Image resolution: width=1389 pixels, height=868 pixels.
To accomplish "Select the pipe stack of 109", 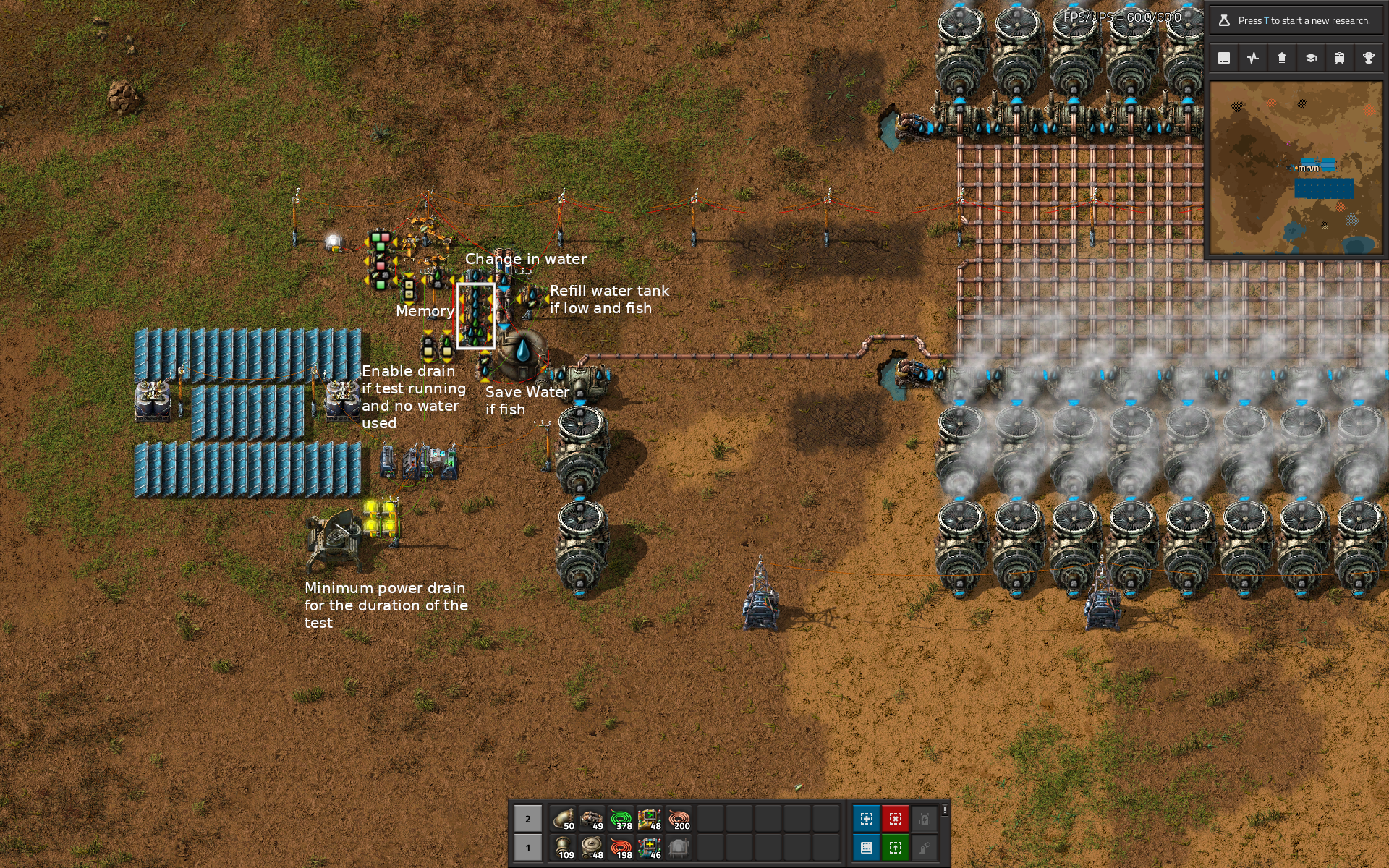I will (x=563, y=848).
